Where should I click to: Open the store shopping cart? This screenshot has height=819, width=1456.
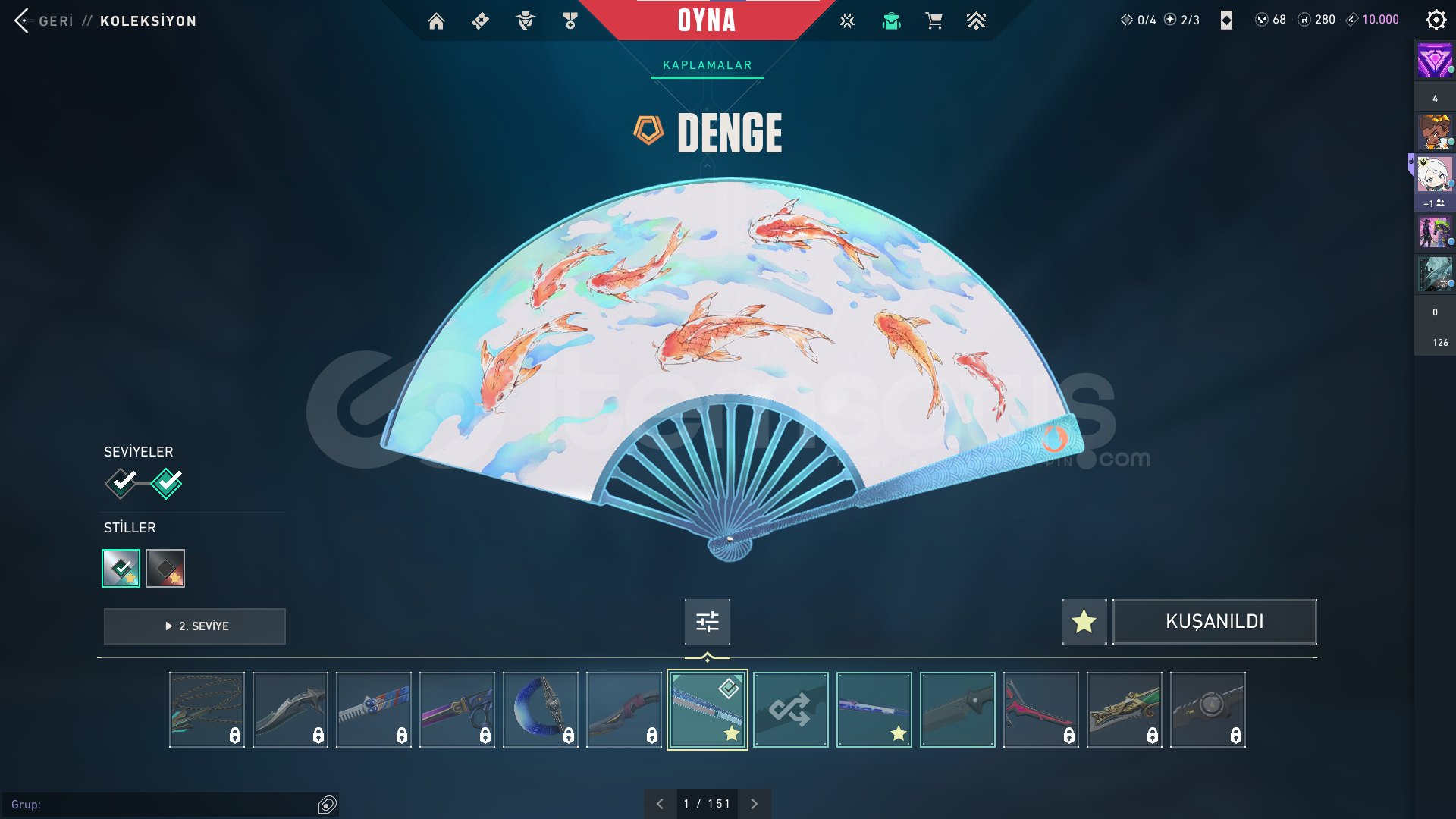[x=934, y=21]
